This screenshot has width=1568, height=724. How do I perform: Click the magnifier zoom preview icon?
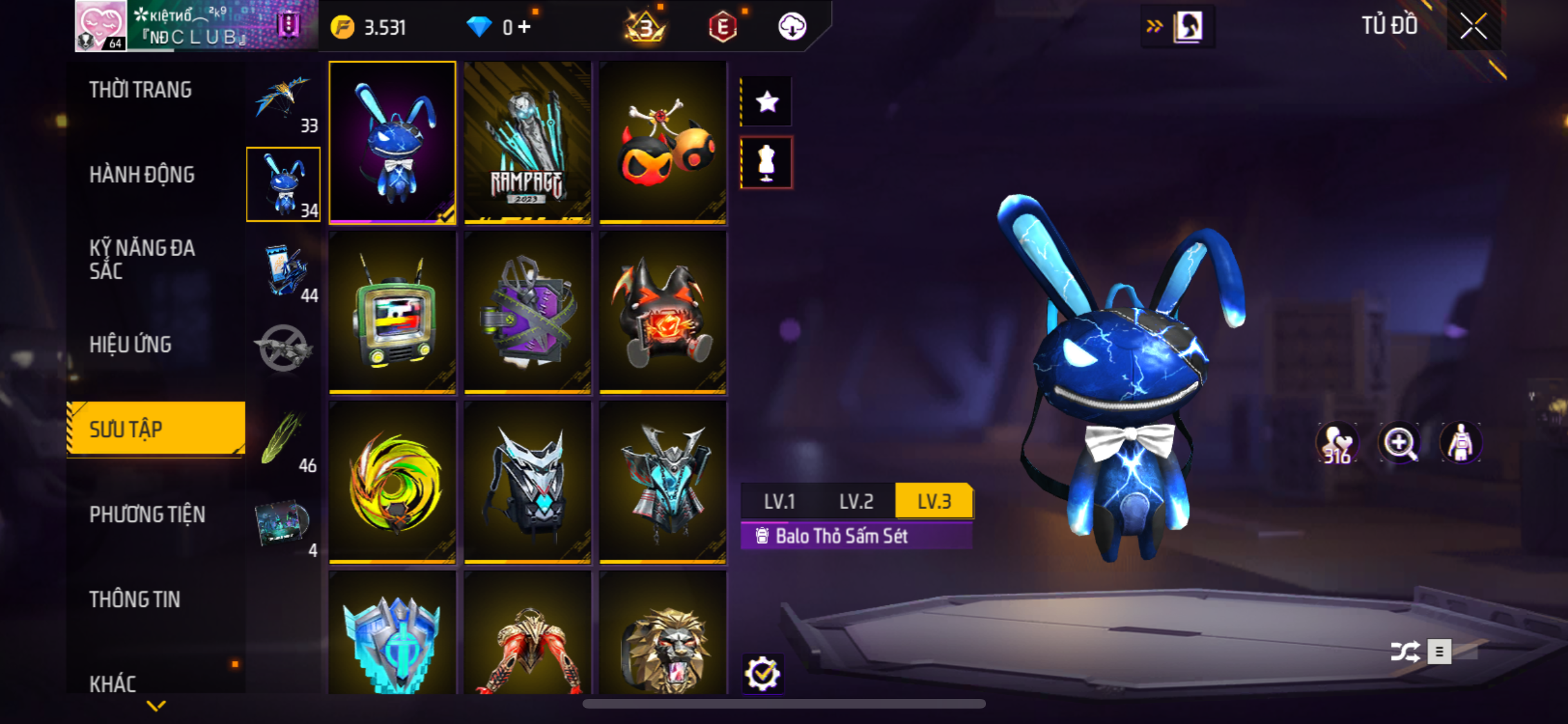(1399, 443)
